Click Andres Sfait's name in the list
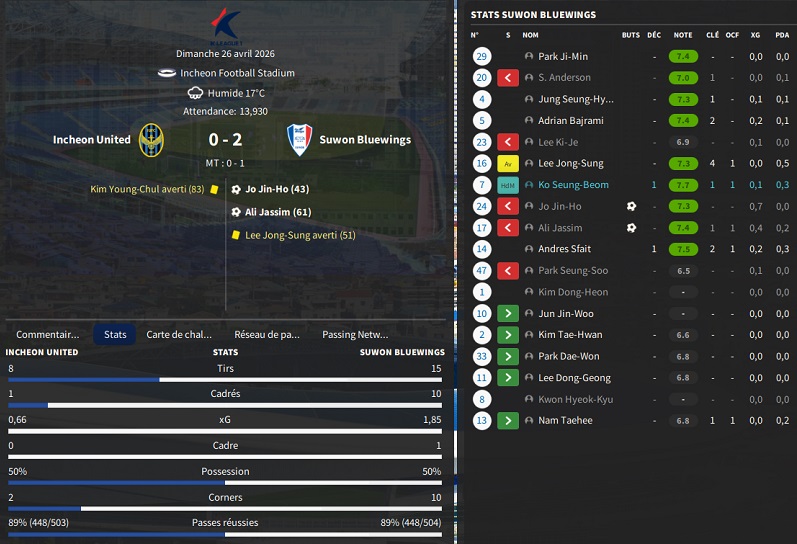This screenshot has height=544, width=797. point(566,249)
